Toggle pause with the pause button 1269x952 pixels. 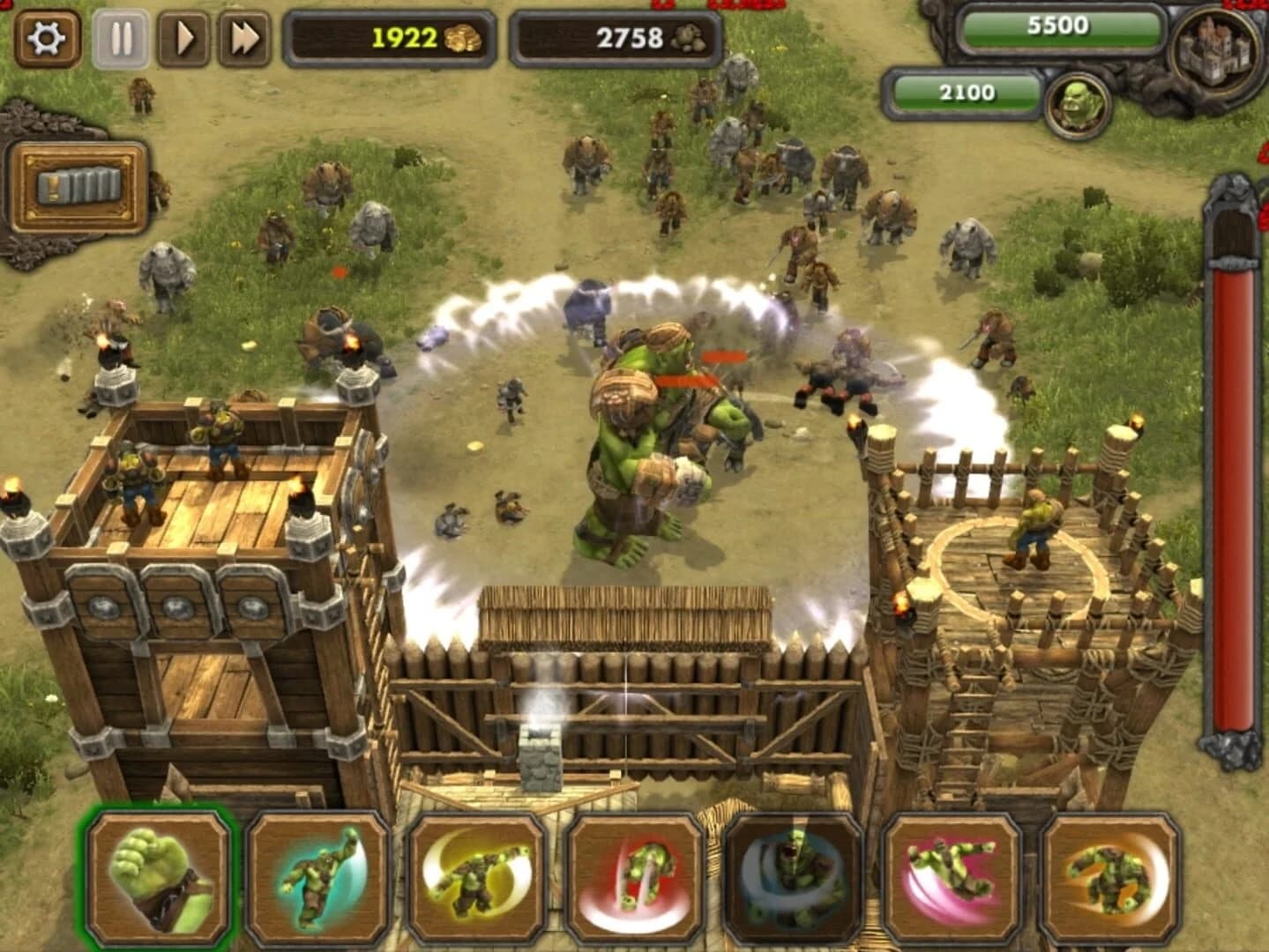click(123, 39)
